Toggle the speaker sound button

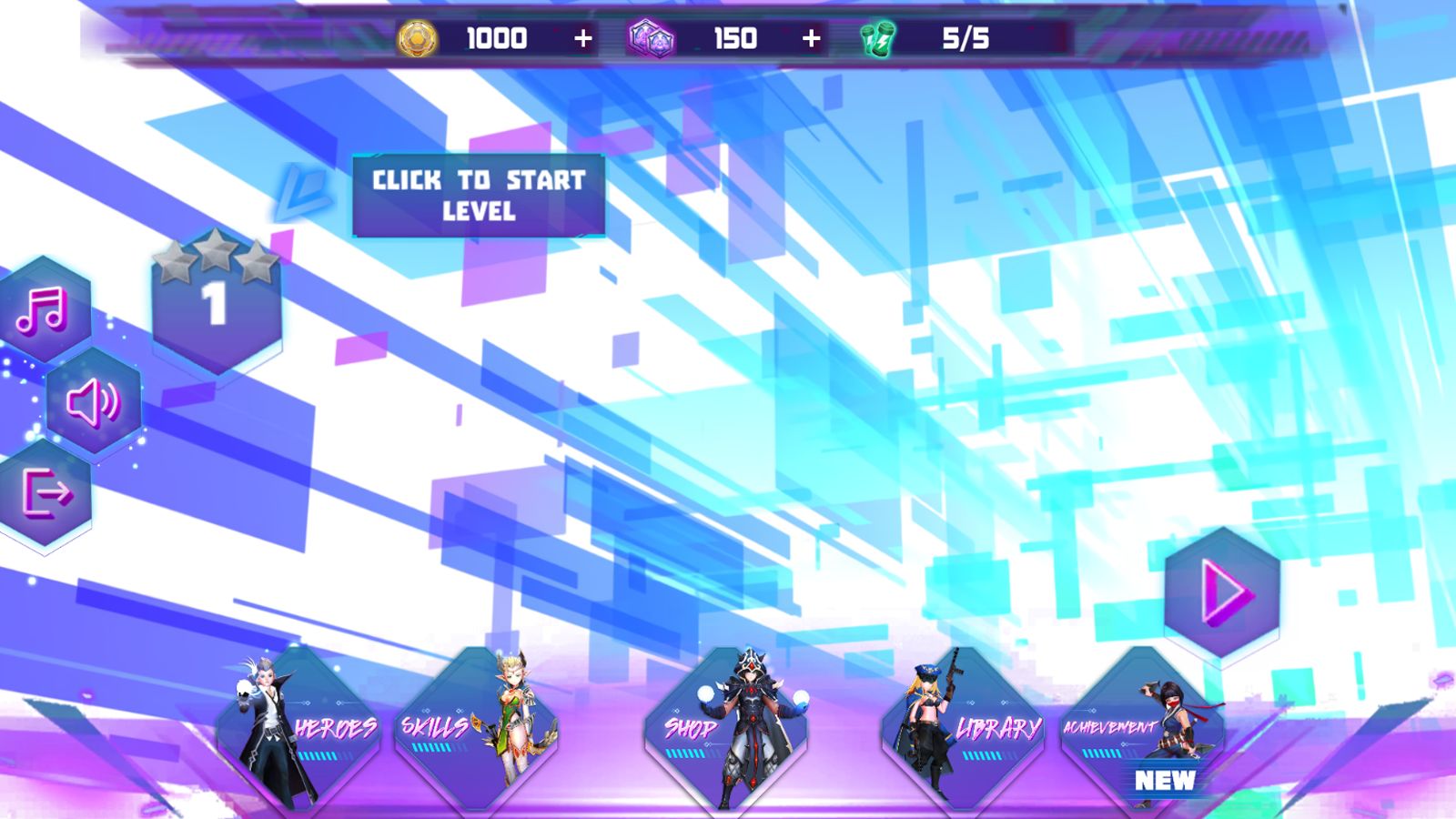[x=93, y=402]
